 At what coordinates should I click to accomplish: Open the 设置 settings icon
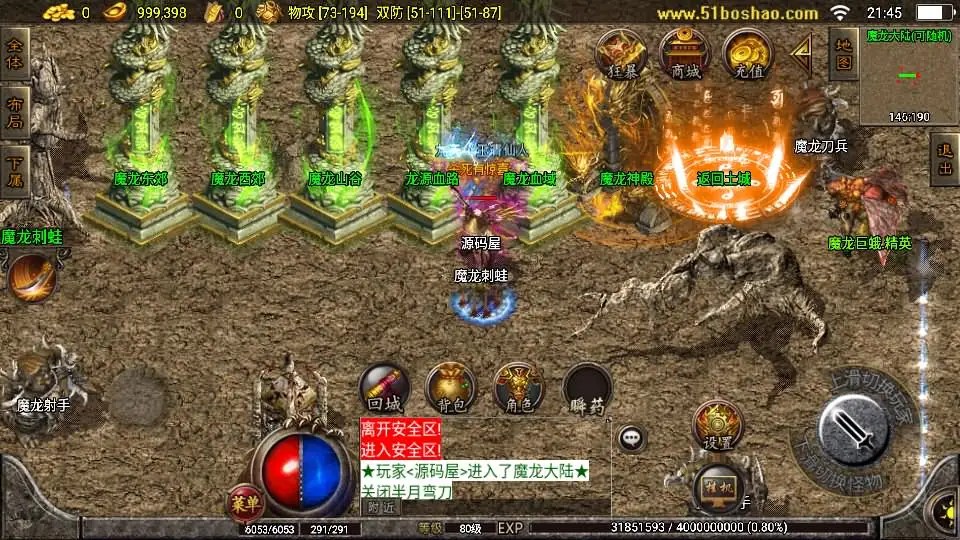(717, 425)
